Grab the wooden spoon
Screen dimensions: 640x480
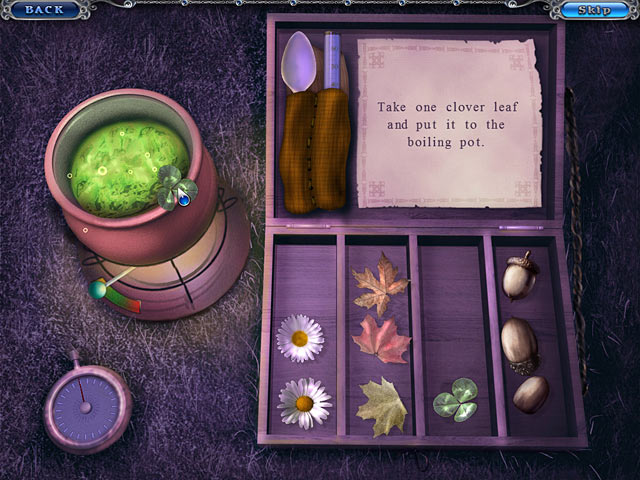(300, 120)
